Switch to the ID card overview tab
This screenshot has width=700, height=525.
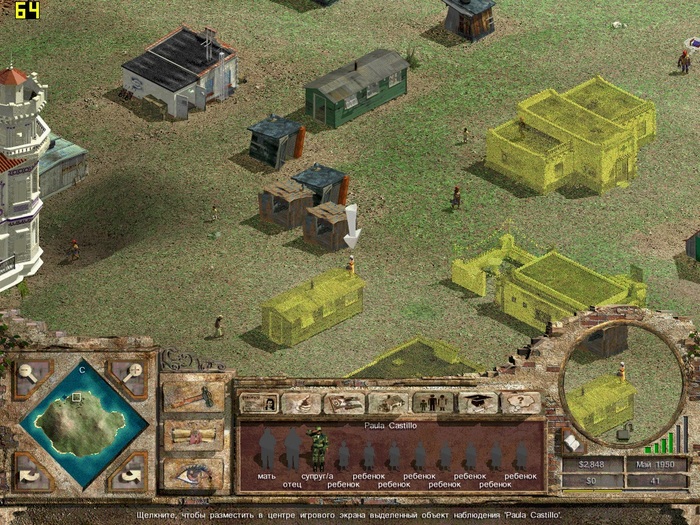pos(259,403)
